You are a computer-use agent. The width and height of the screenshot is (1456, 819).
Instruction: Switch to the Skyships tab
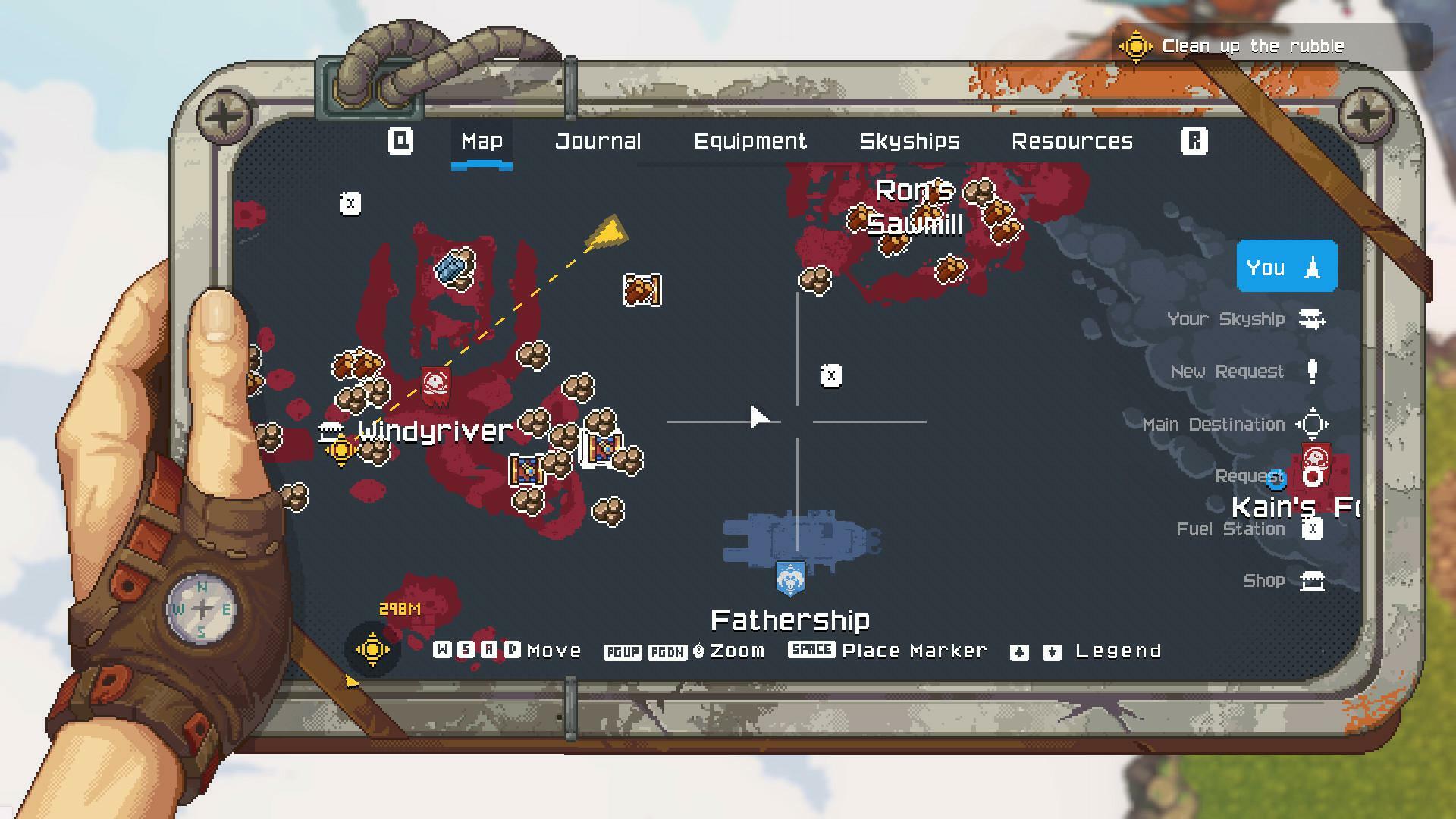click(909, 141)
